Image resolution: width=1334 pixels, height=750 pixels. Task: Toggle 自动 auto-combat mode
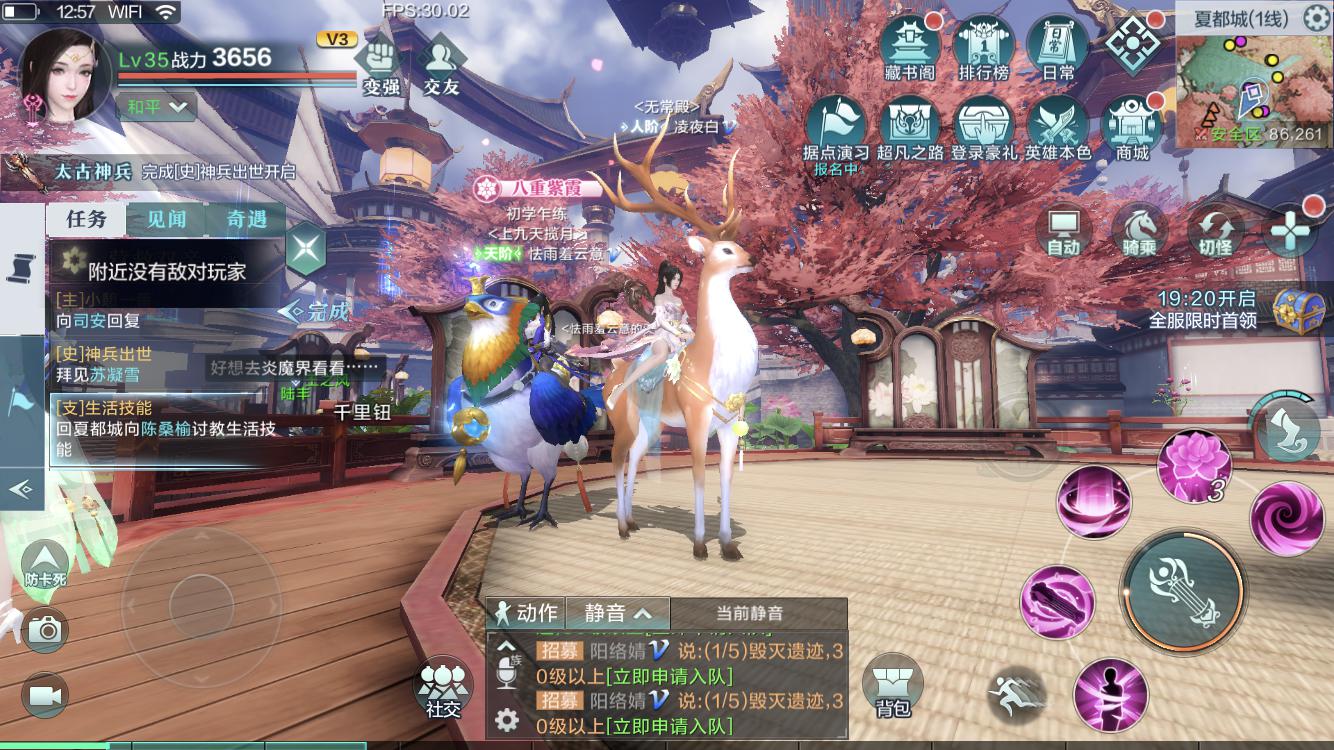click(x=1063, y=232)
